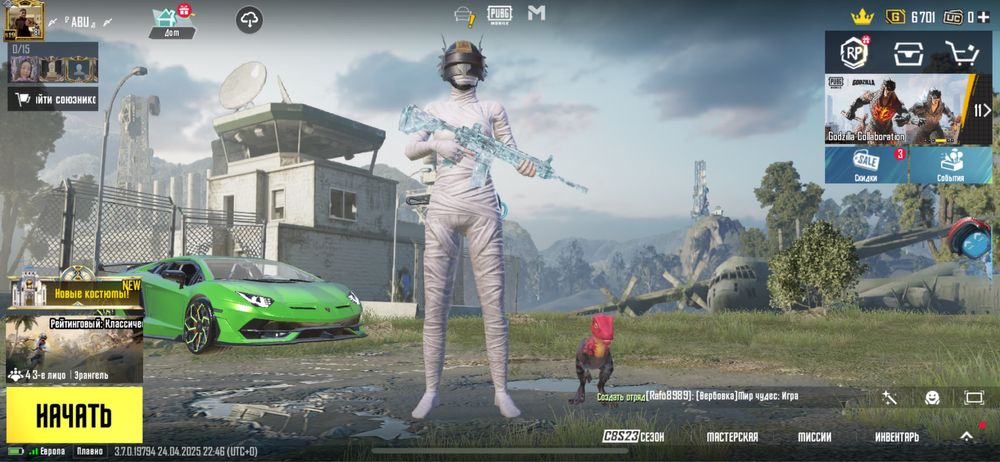Open the Royale Pass RP icon
Image resolution: width=1000 pixels, height=462 pixels.
point(854,51)
